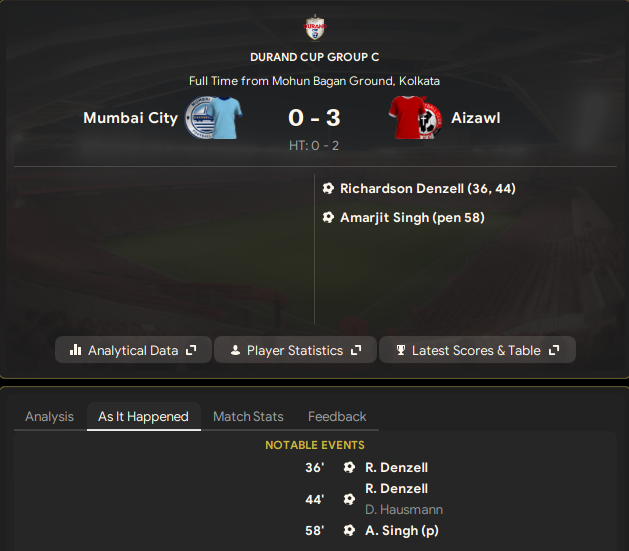The image size is (629, 551).
Task: Click the Aizawl team name
Action: [x=475, y=118]
